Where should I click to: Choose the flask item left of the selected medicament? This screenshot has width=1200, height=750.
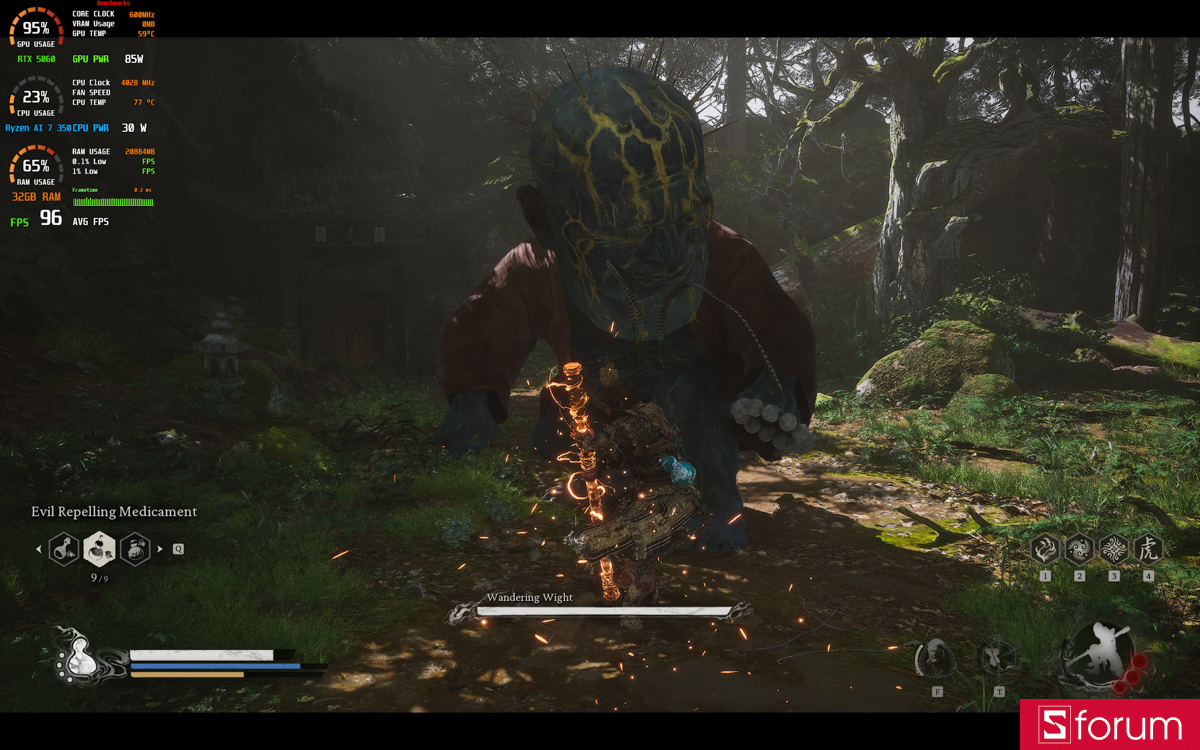coord(64,548)
